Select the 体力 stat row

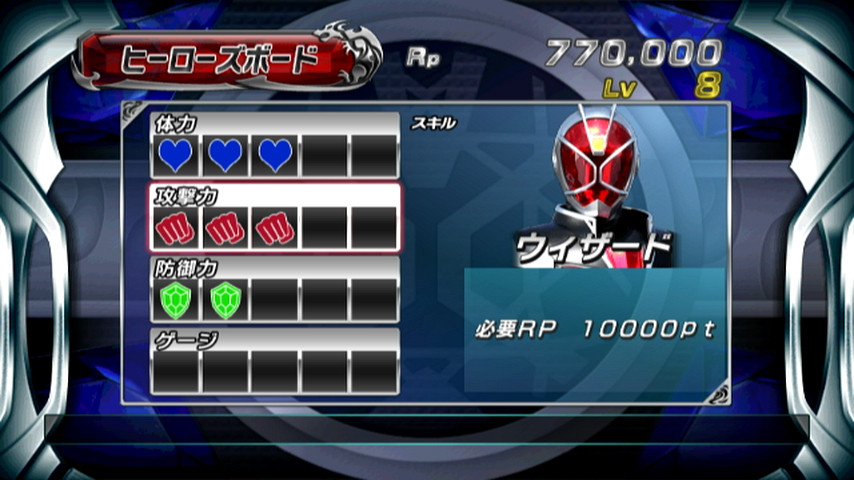[x=275, y=146]
